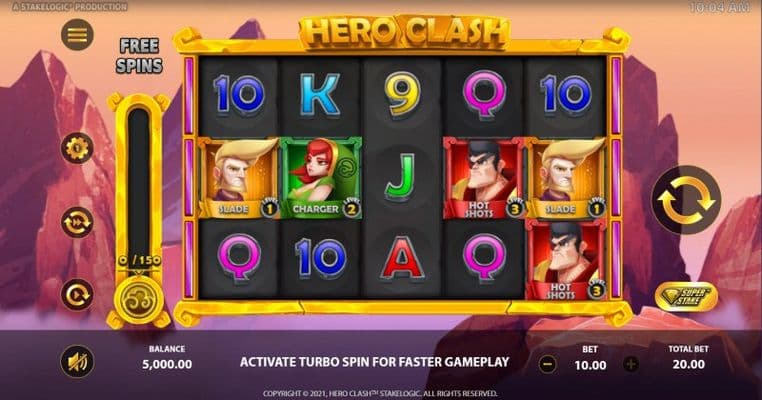Viewport: 762px width, 400px height.
Task: Activate turbo spin with the play-arrow icon
Action: point(77,294)
